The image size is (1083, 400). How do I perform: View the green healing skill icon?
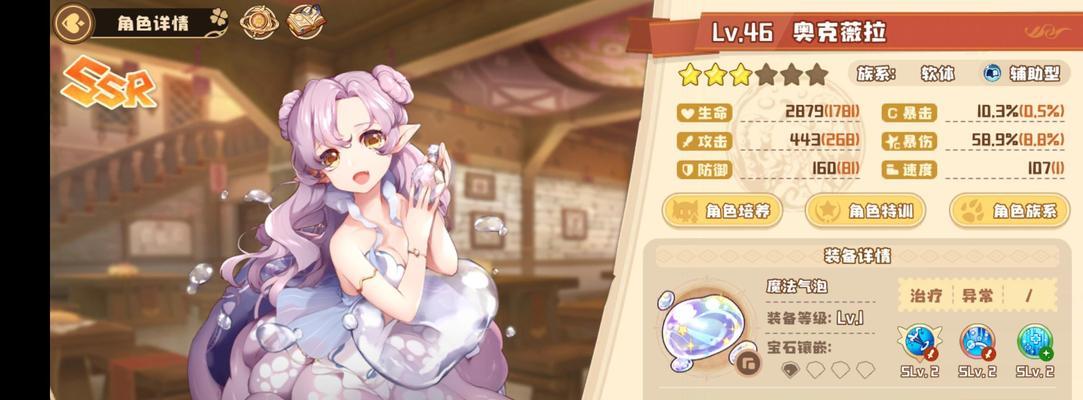[1035, 343]
